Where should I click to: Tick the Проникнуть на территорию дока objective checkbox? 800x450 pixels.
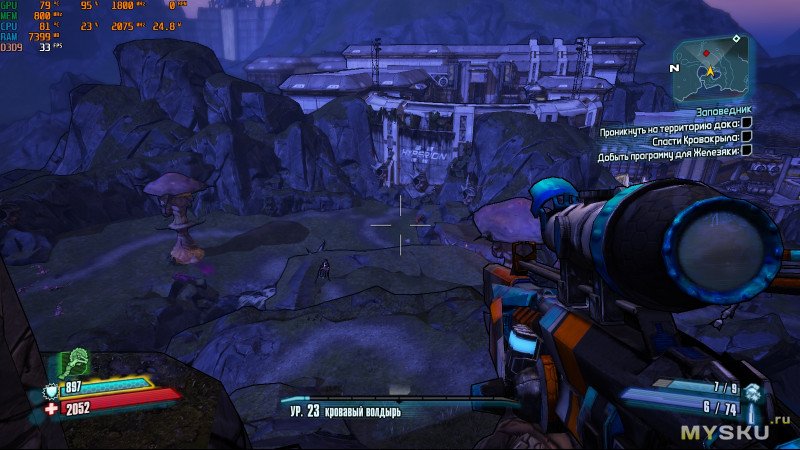pos(746,131)
